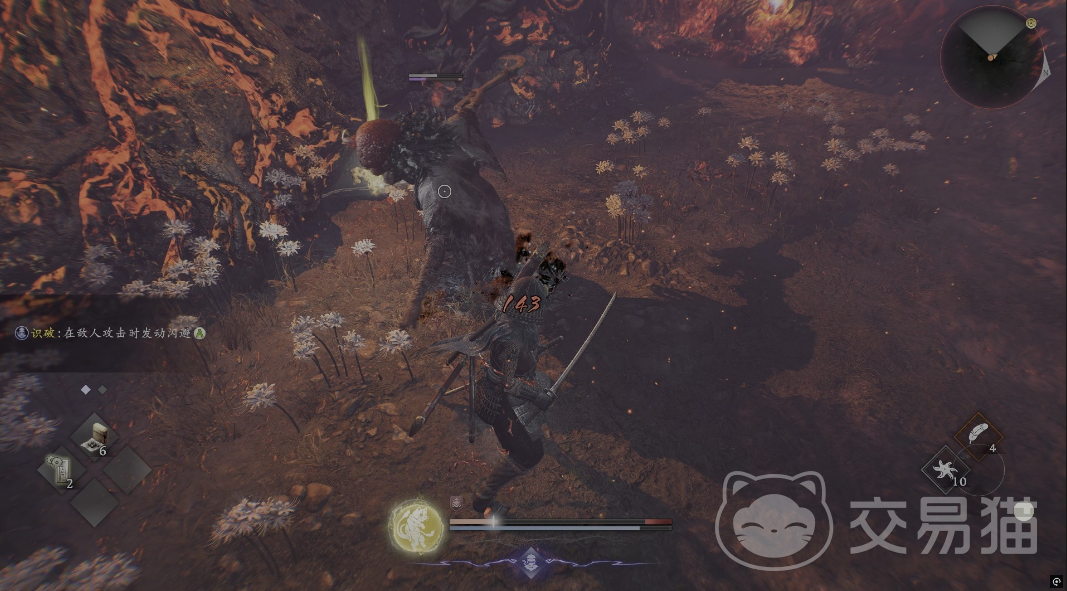Viewport: 1067px width, 591px height.
Task: Choose the feather item slot with 4
Action: 978,435
